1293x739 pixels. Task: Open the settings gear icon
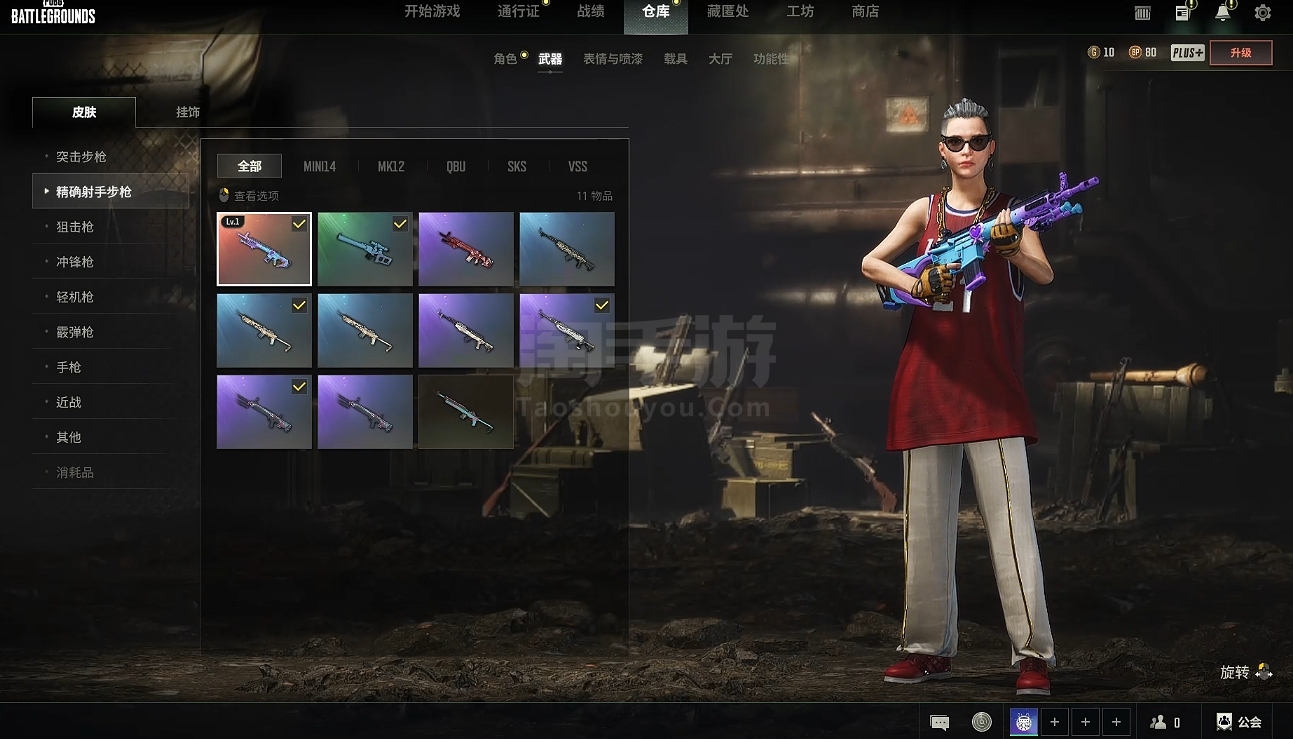click(1262, 13)
